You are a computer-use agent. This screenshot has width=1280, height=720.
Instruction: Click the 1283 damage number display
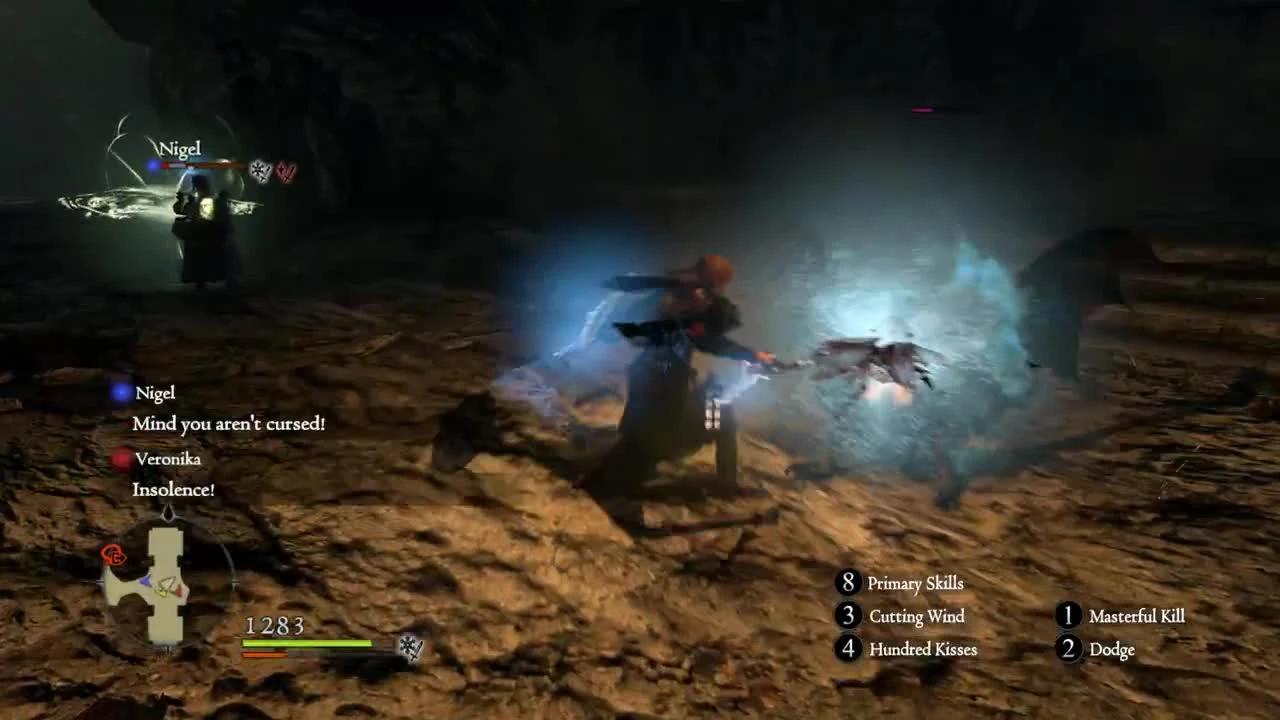click(276, 627)
